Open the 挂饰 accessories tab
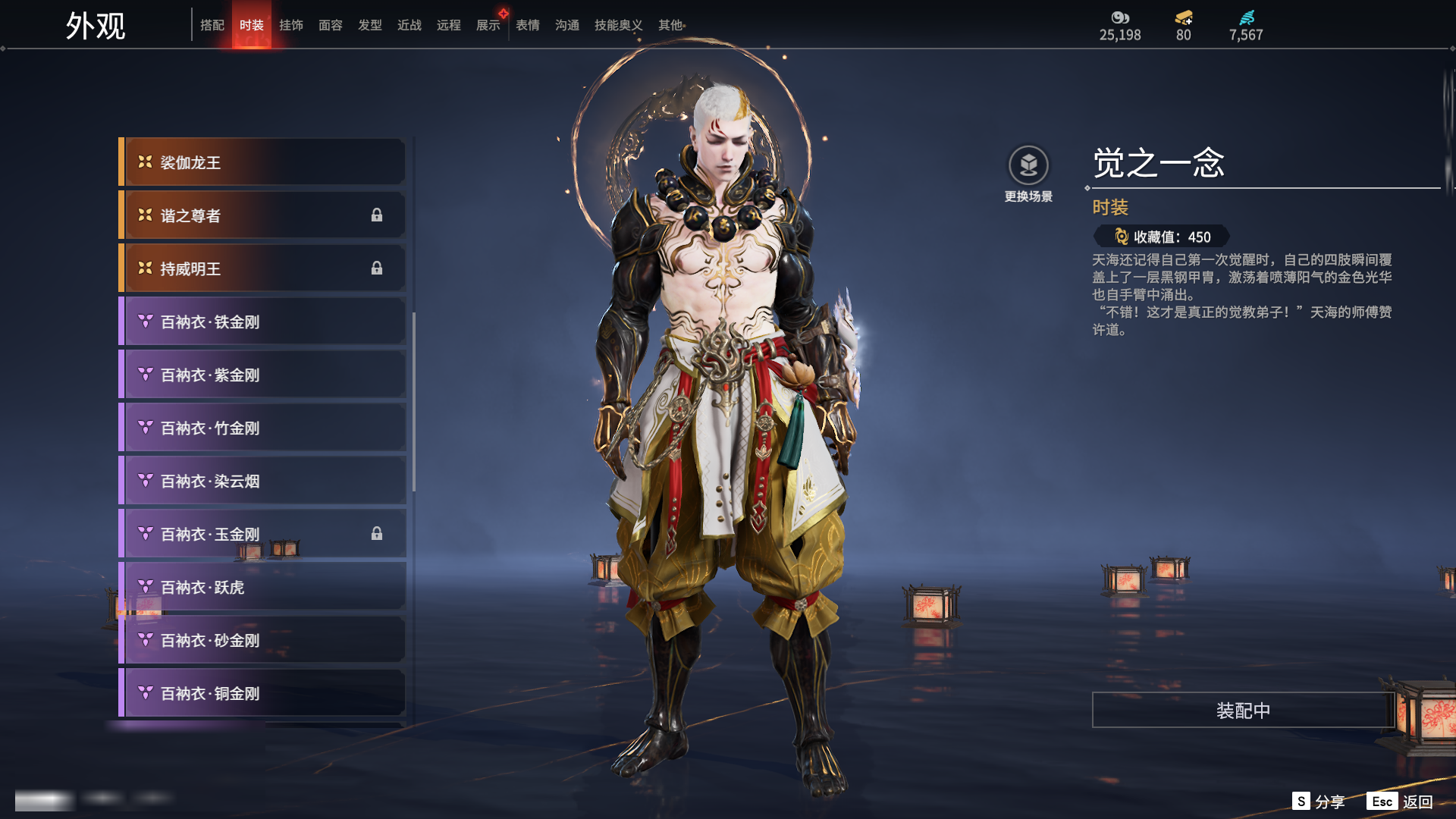 (x=291, y=25)
